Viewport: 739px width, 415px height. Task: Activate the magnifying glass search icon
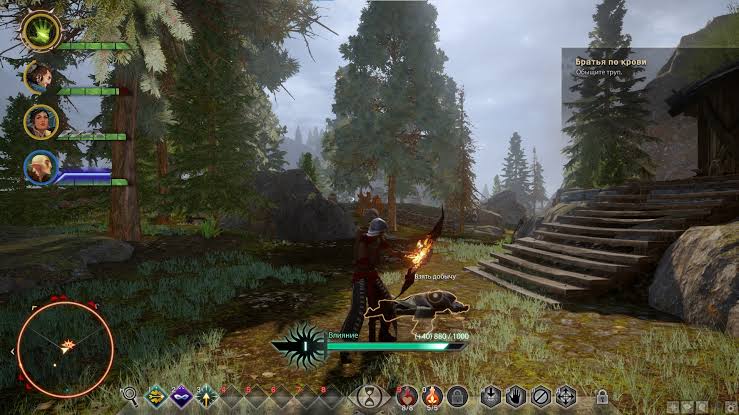(130, 397)
